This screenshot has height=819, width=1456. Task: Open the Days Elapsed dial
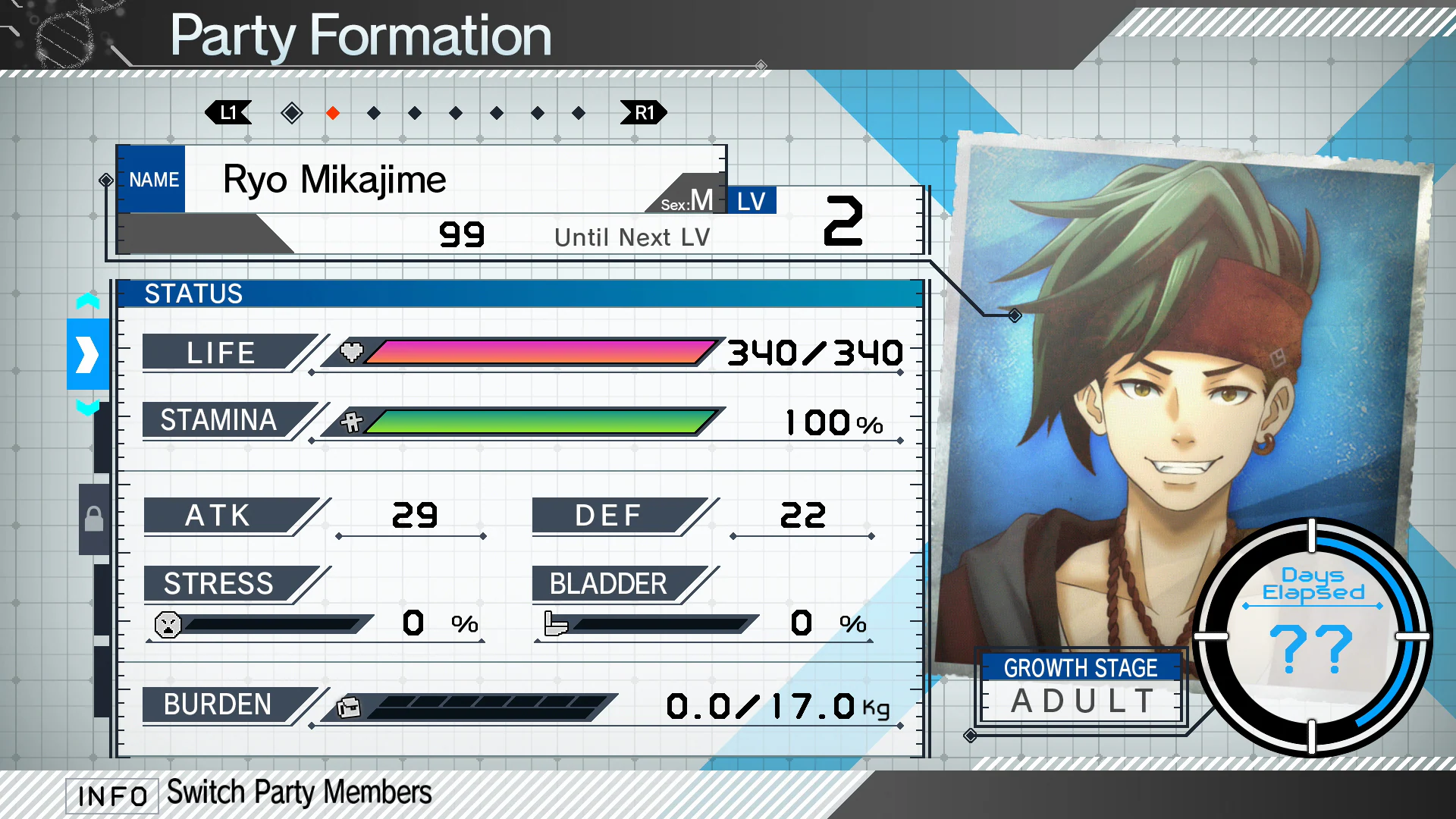(x=1312, y=635)
